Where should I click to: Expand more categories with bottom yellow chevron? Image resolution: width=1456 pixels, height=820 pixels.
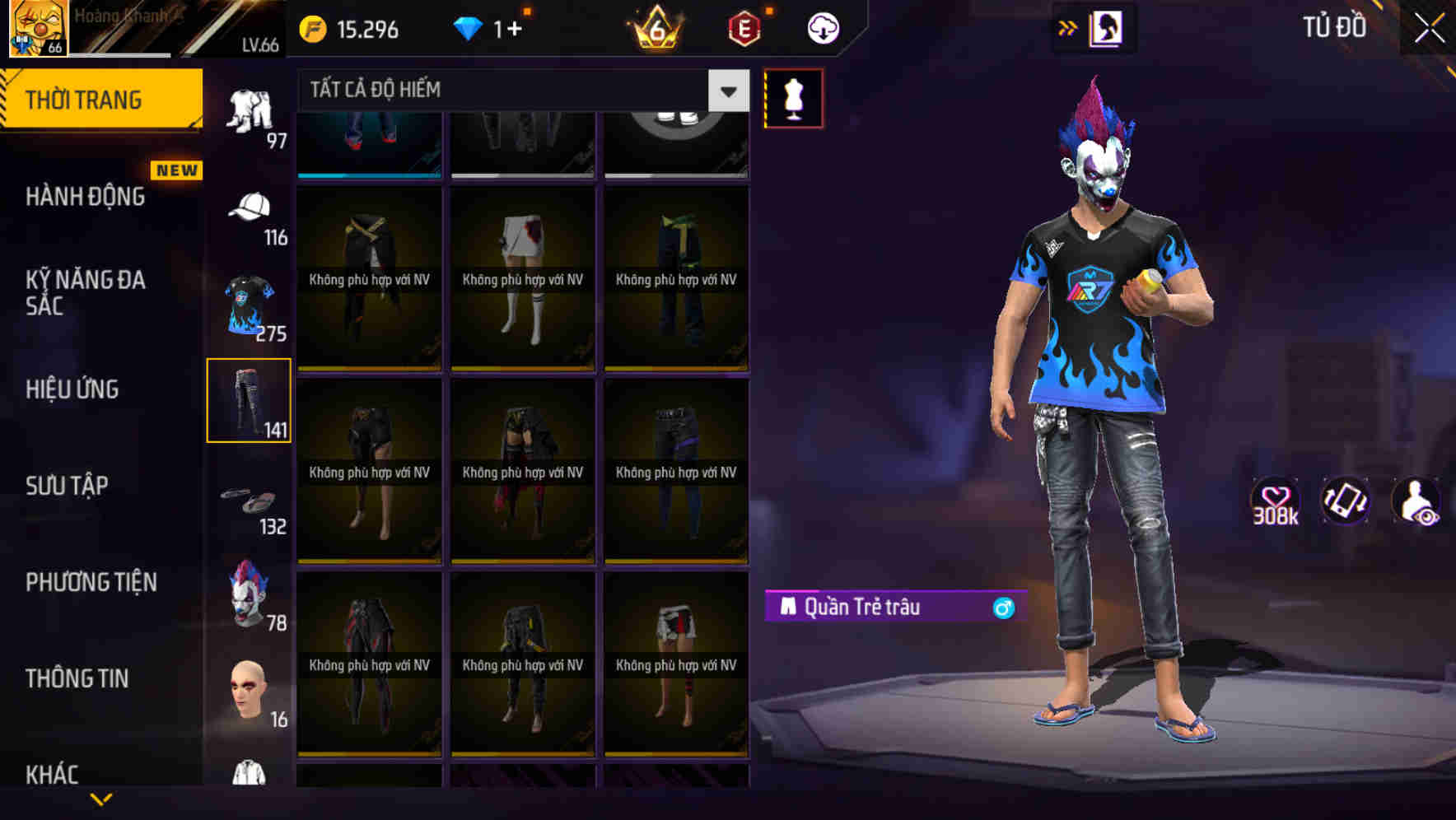coord(101,797)
